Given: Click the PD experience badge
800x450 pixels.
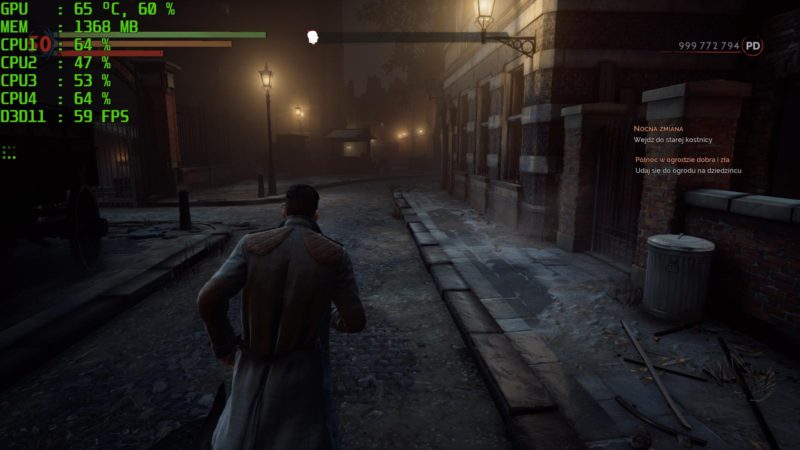Looking at the screenshot, I should tap(753, 46).
